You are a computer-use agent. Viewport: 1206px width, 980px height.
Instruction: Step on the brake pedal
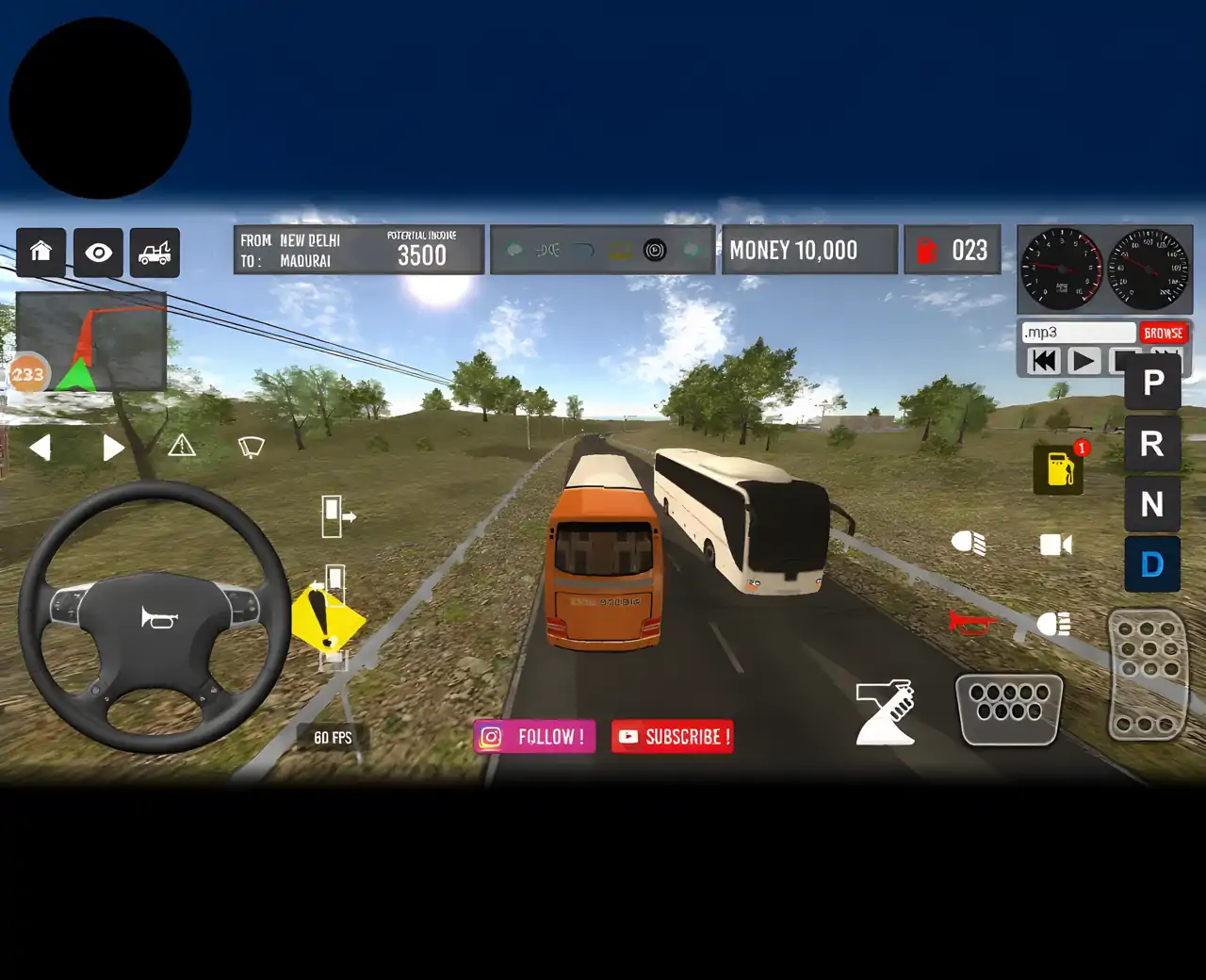tap(1009, 708)
